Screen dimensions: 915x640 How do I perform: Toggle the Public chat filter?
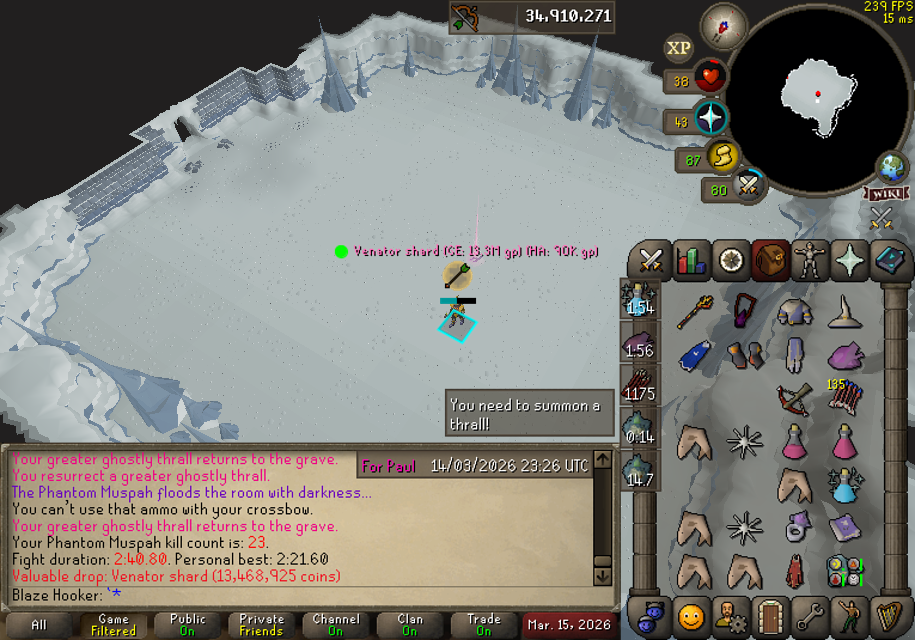pyautogui.click(x=187, y=625)
